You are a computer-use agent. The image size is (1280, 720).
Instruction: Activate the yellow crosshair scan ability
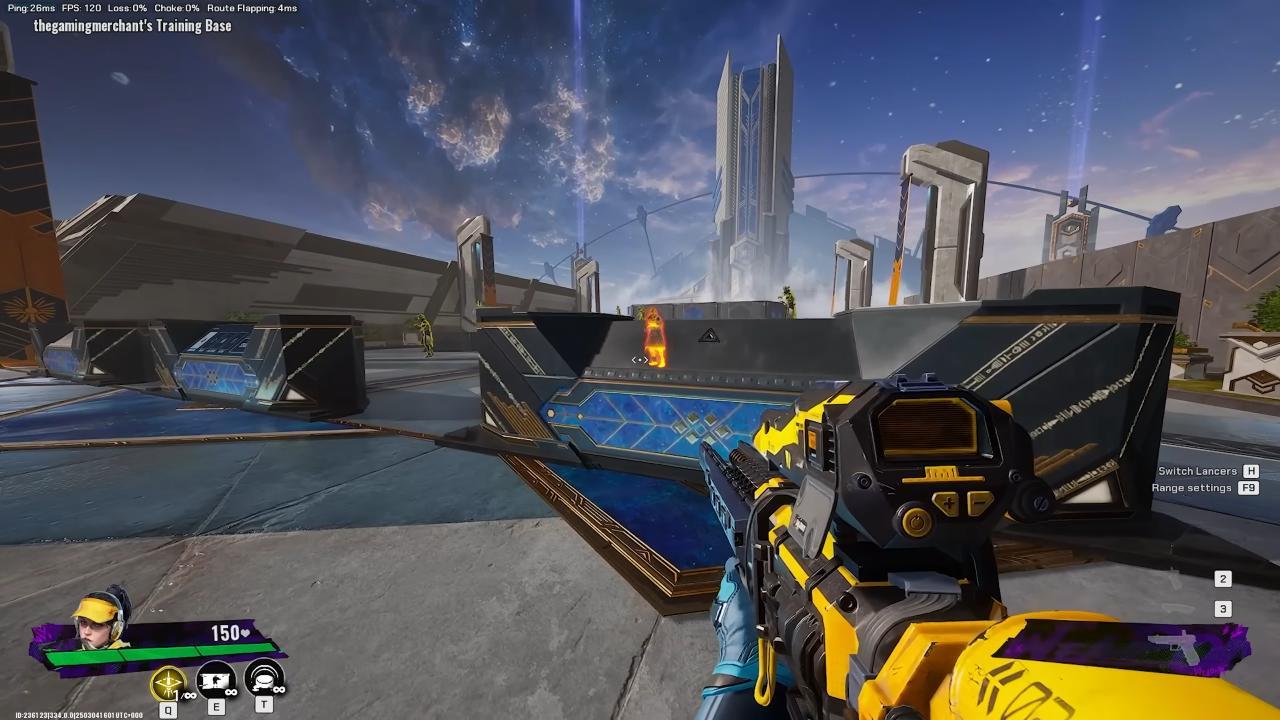168,683
